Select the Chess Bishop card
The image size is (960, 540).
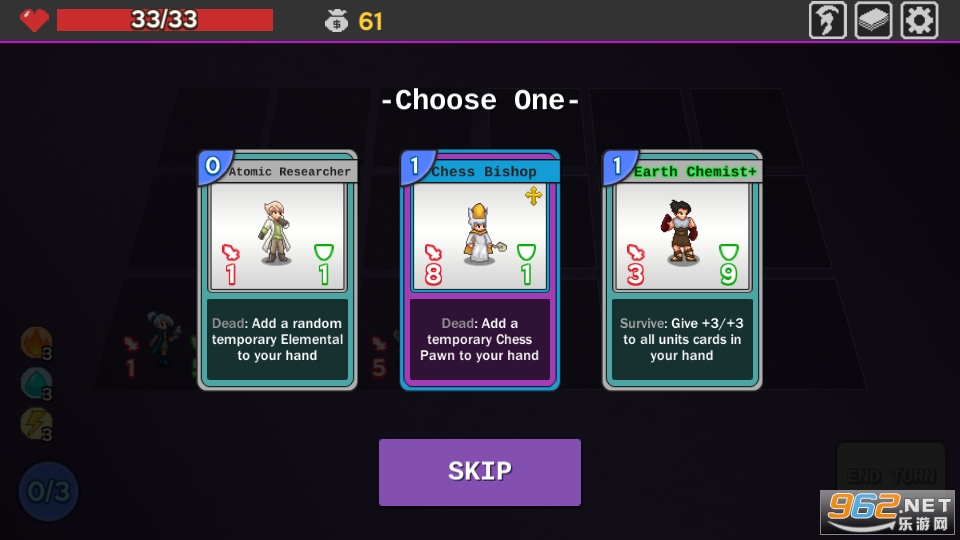coord(480,270)
